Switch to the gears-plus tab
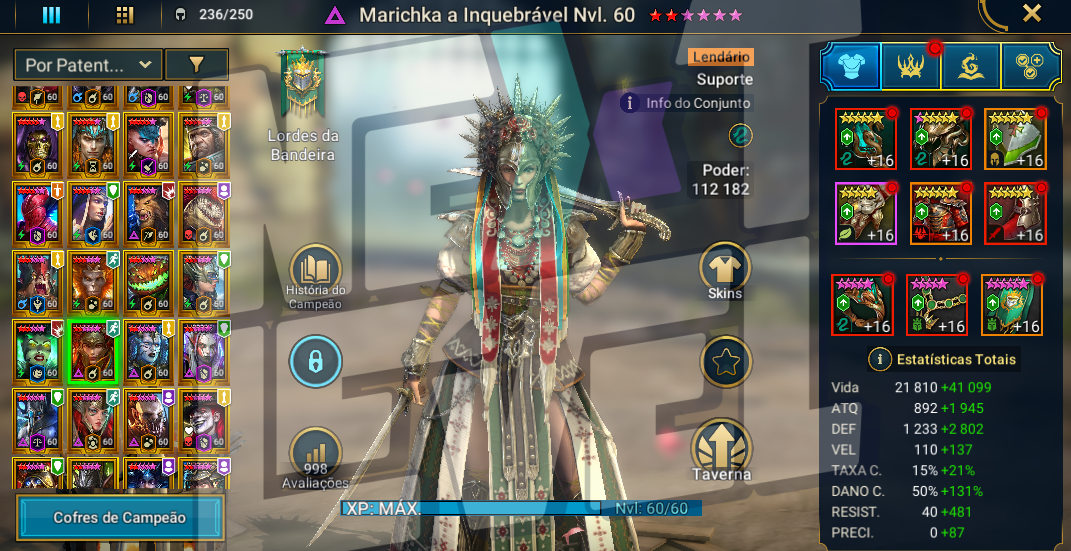The image size is (1071, 551). pos(1030,67)
